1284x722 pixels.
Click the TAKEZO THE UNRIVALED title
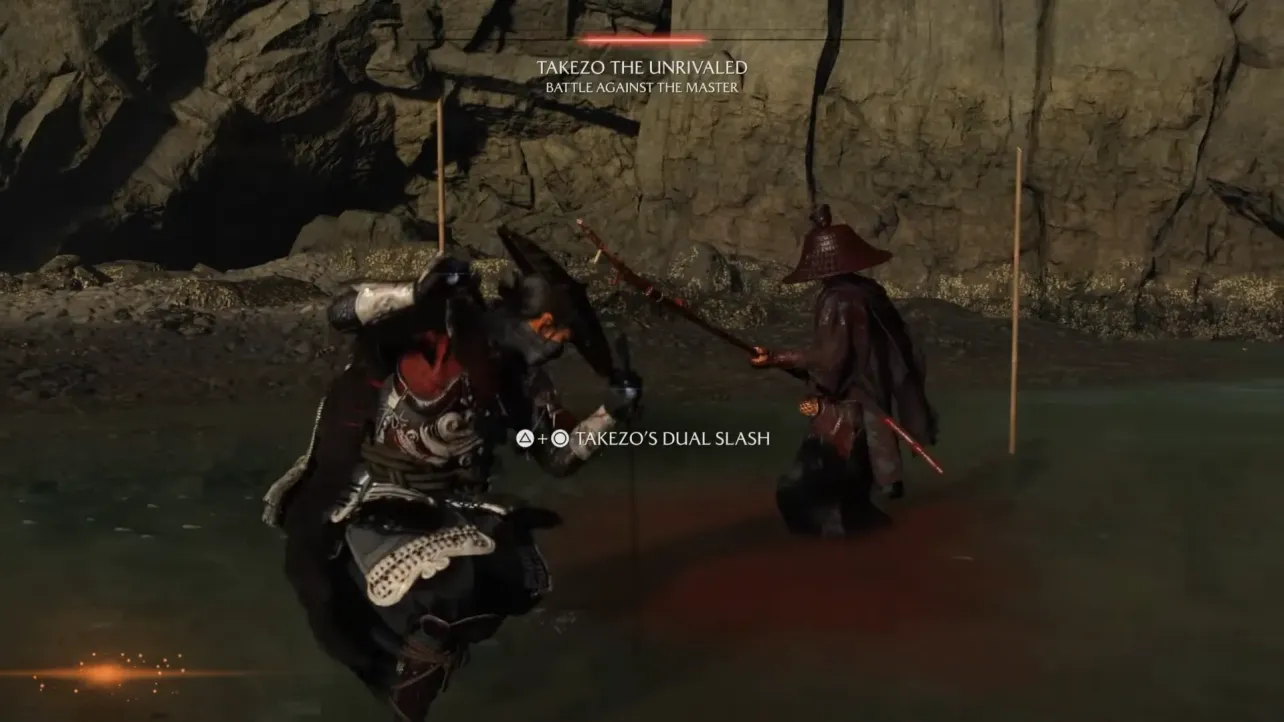click(x=643, y=68)
